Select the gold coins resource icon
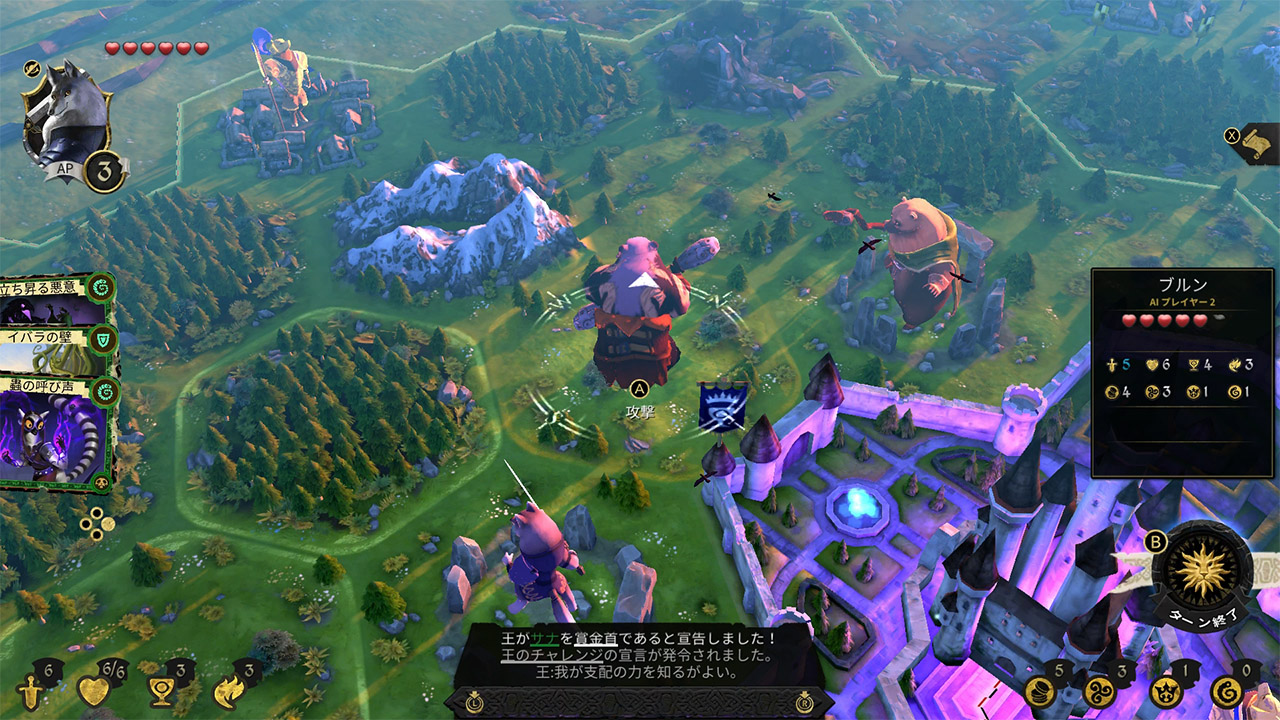This screenshot has height=720, width=1280. (x=1042, y=690)
